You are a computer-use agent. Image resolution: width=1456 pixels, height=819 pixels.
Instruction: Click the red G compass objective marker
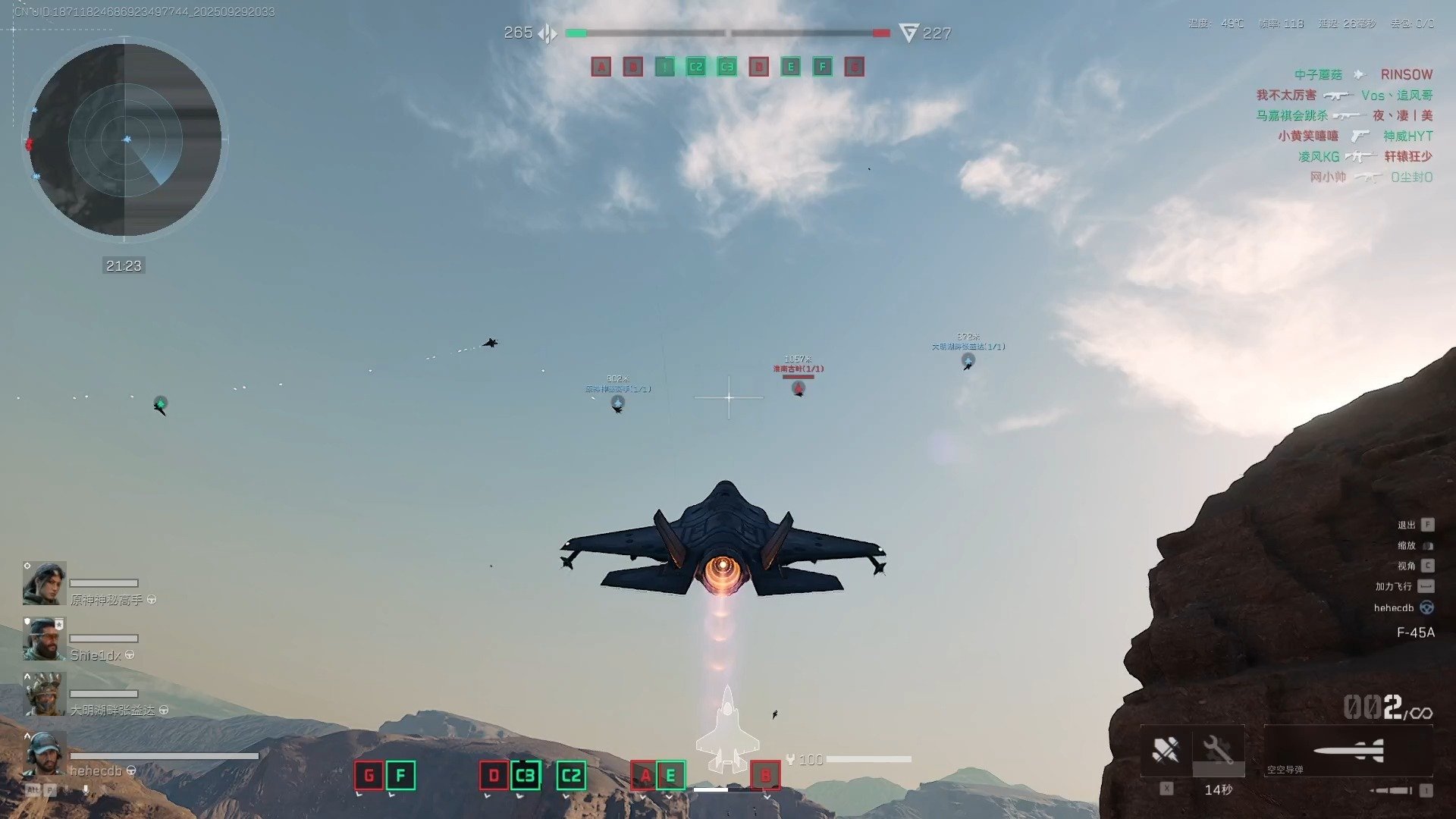pos(369,775)
